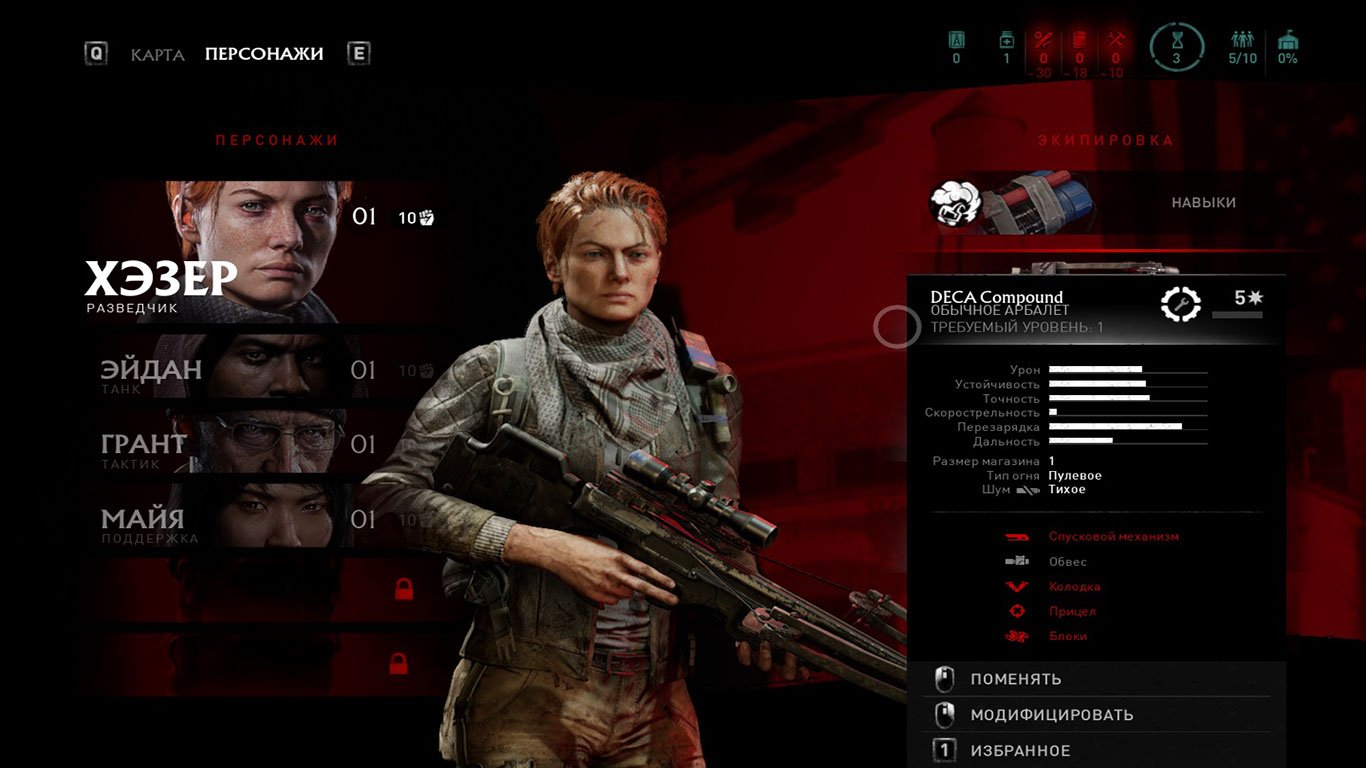Choose the Прицел scope entry
The image size is (1366, 768).
tap(1071, 612)
